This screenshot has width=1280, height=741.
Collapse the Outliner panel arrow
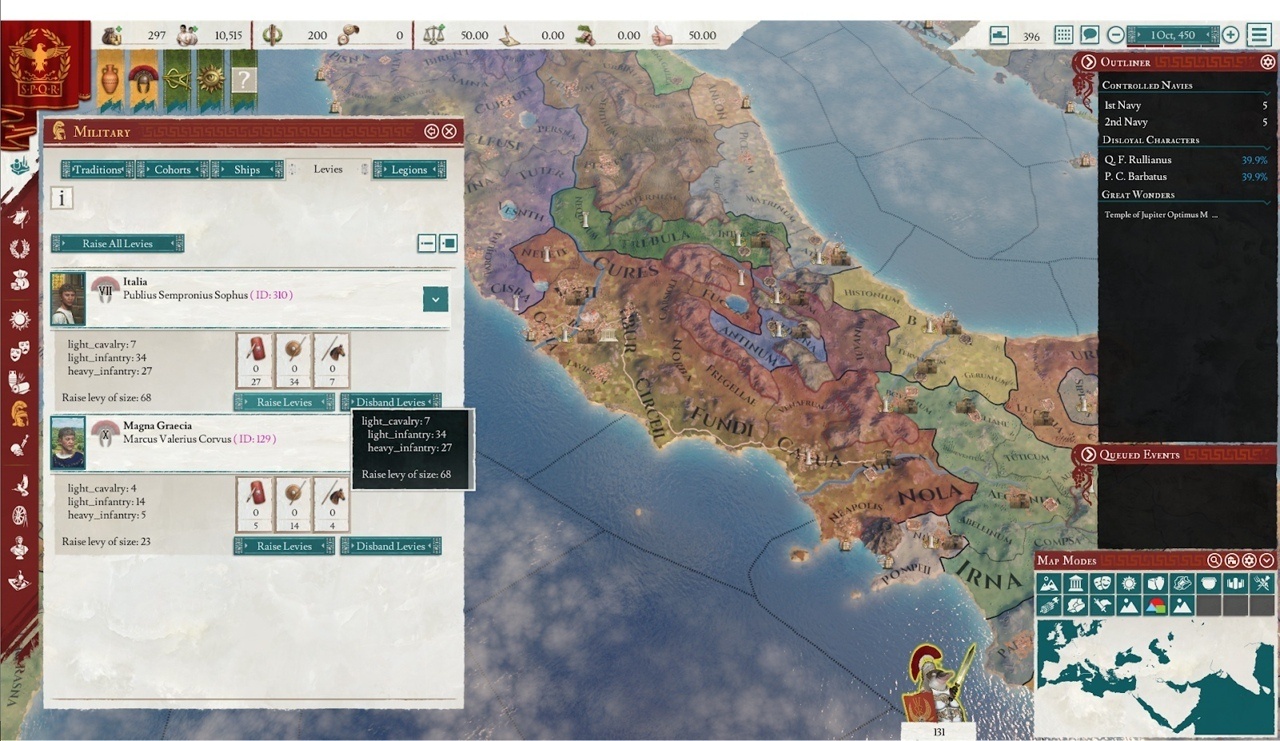coord(1089,62)
